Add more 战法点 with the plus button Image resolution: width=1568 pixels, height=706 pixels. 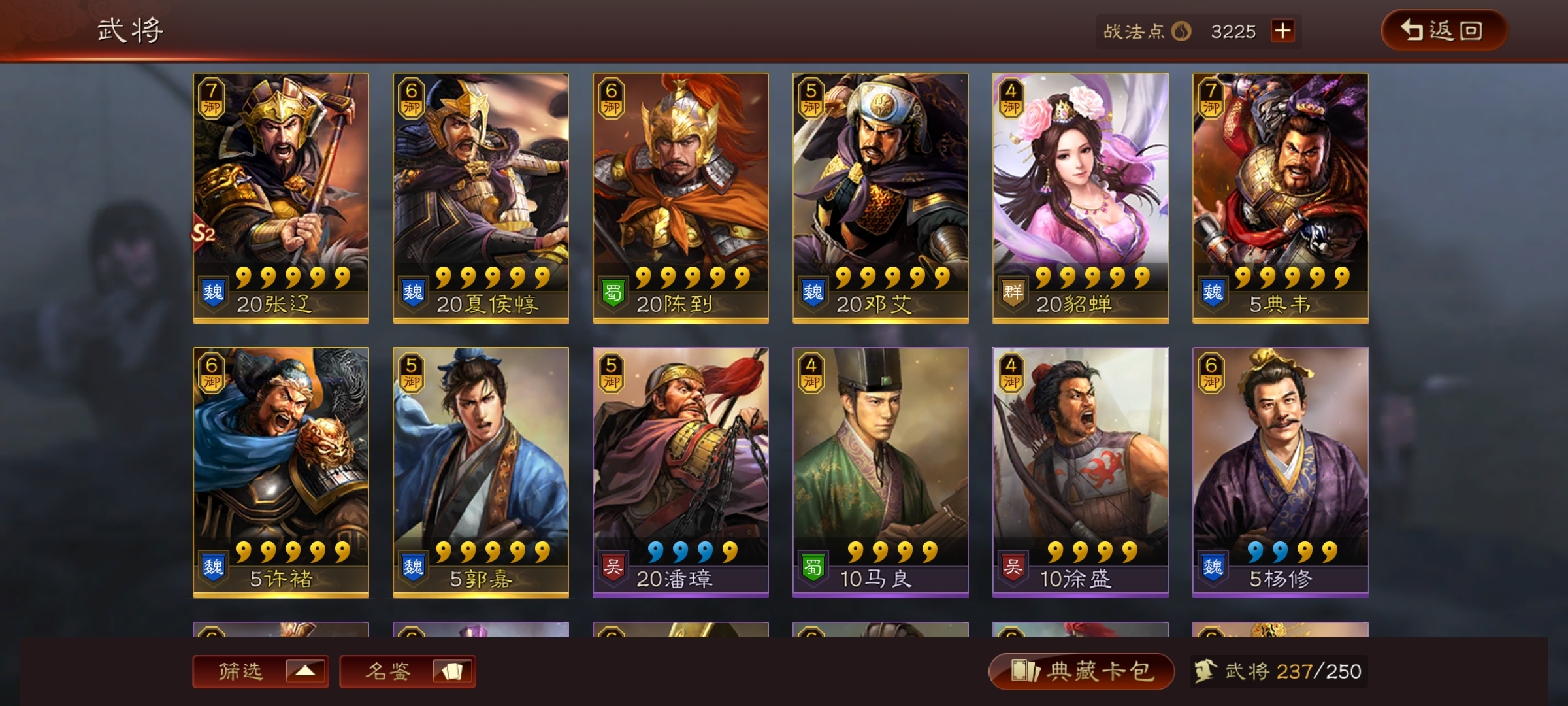tap(1282, 31)
